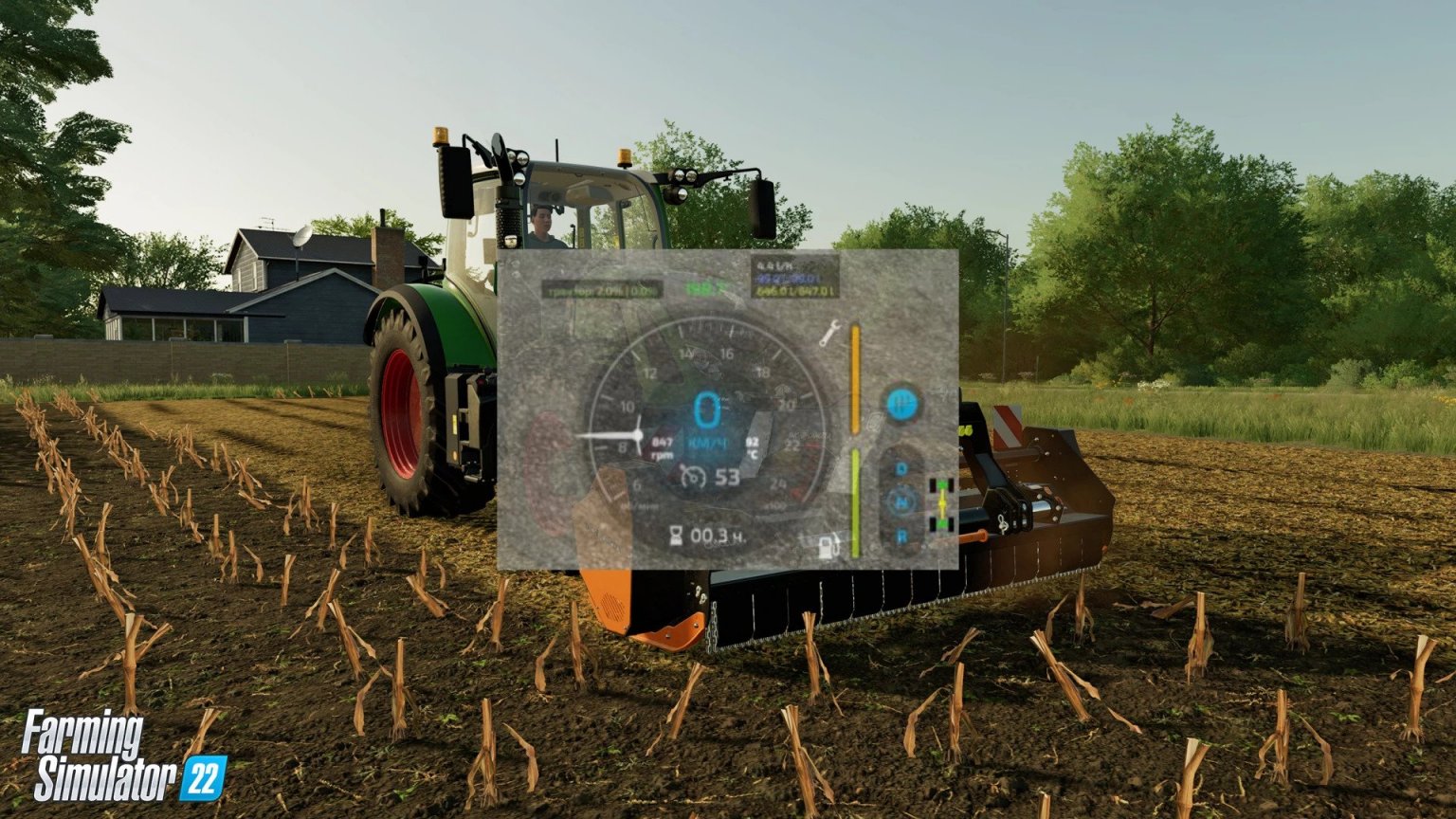Toggle the N neutral gear indicator
This screenshot has height=819, width=1456.
coord(901,501)
